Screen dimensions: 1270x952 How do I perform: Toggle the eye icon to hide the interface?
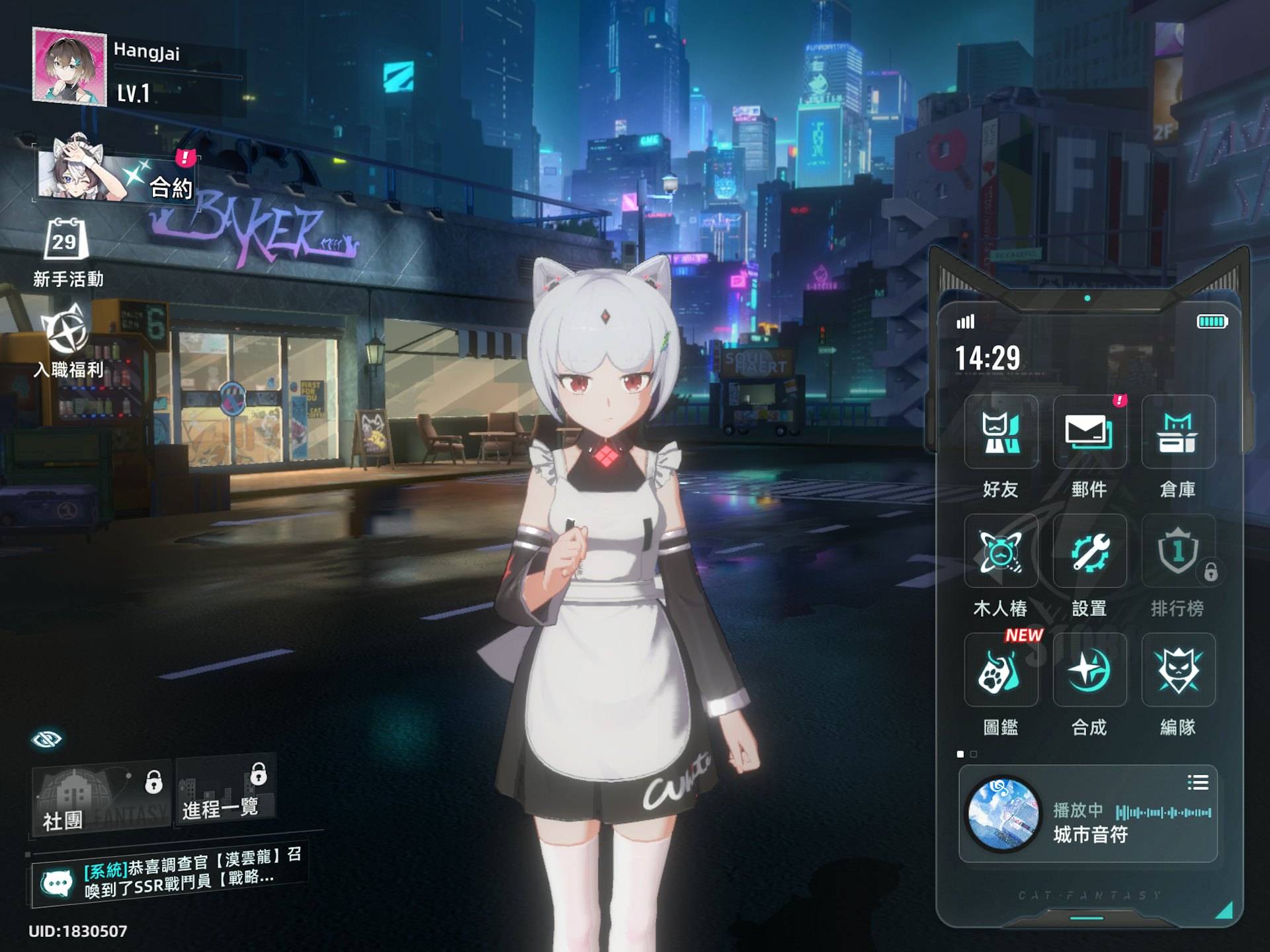(46, 739)
